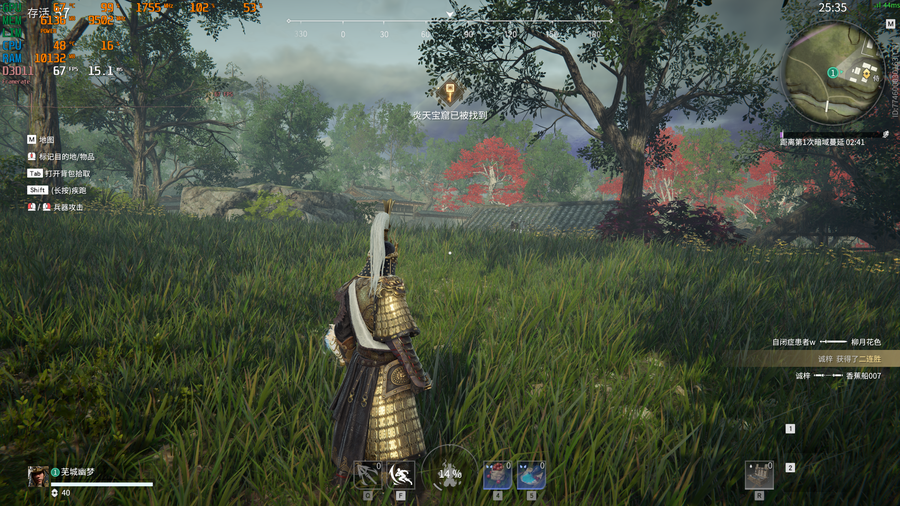The width and height of the screenshot is (900, 506).
Task: Trigger the ultimate gauge showing 14%
Action: click(449, 473)
